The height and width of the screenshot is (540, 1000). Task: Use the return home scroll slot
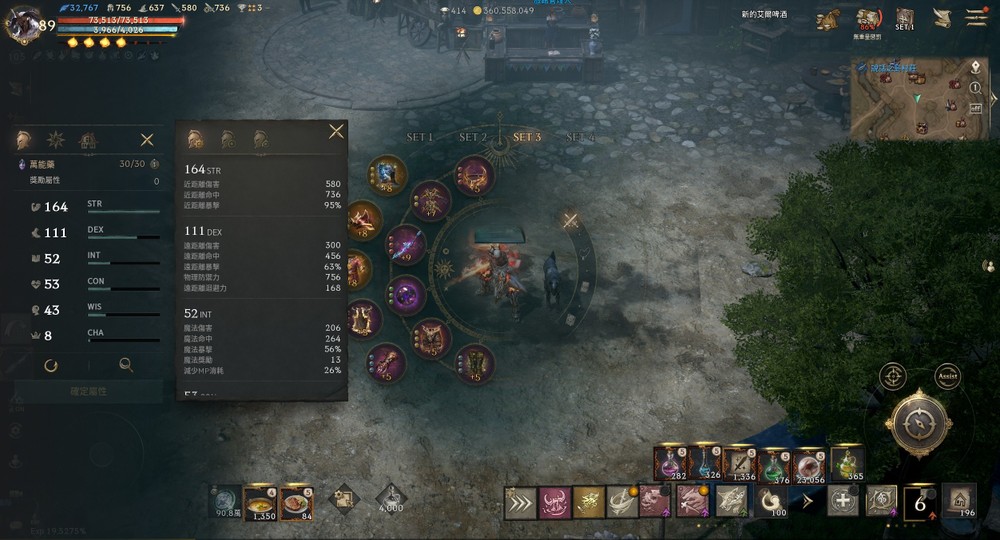tap(958, 499)
